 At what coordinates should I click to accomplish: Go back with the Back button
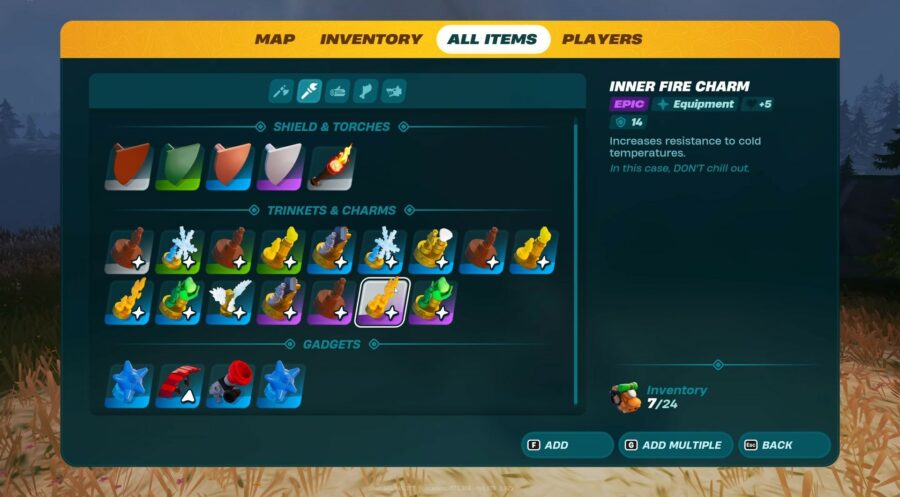coord(784,445)
